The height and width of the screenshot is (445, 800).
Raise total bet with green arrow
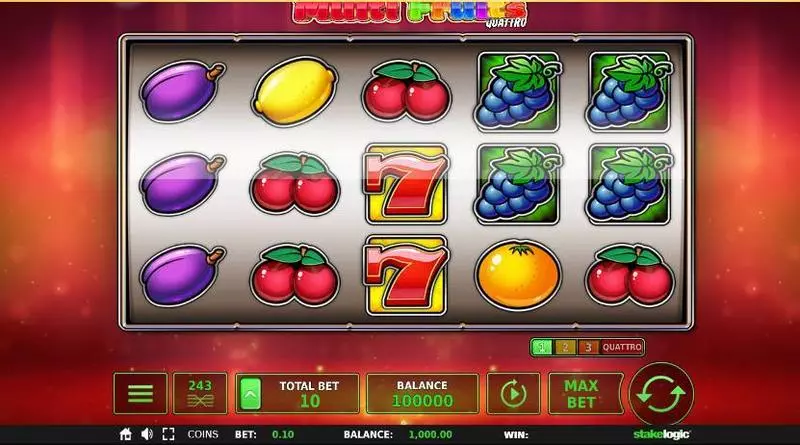[x=250, y=393]
